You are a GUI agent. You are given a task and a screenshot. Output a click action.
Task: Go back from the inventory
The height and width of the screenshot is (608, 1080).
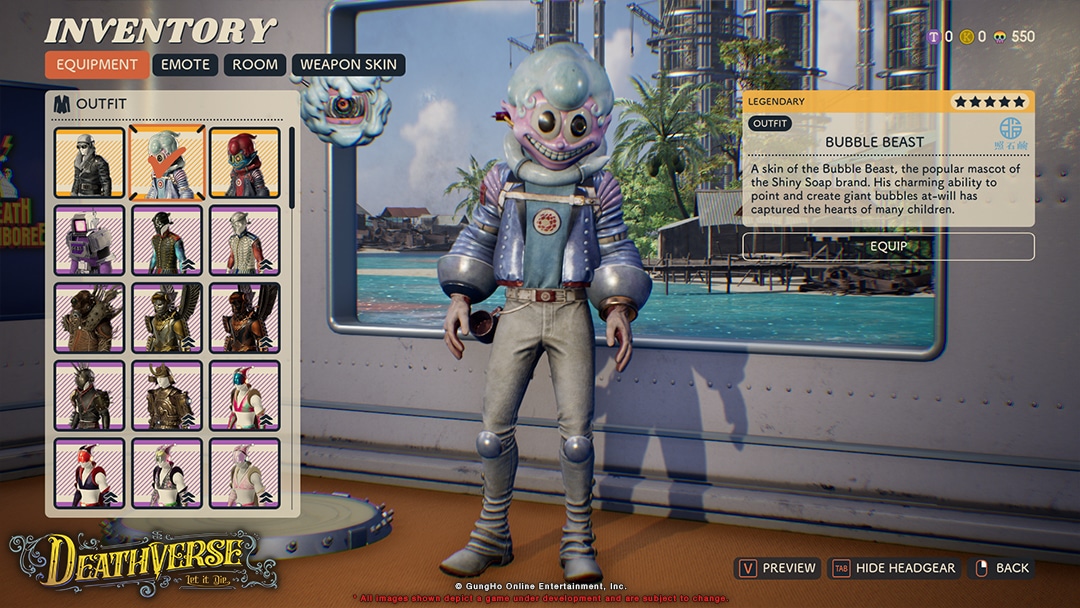pos(1001,568)
